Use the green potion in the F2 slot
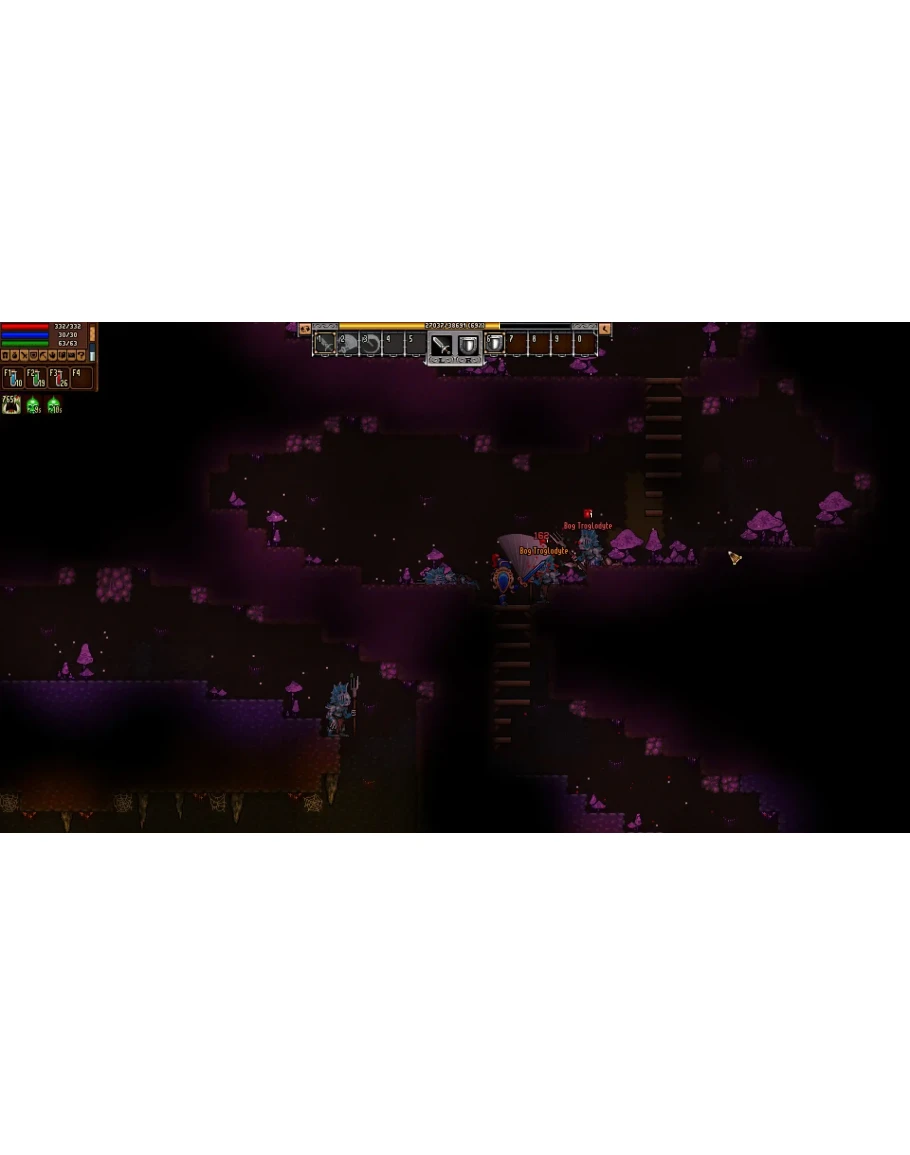910x1155 pixels. pos(36,378)
